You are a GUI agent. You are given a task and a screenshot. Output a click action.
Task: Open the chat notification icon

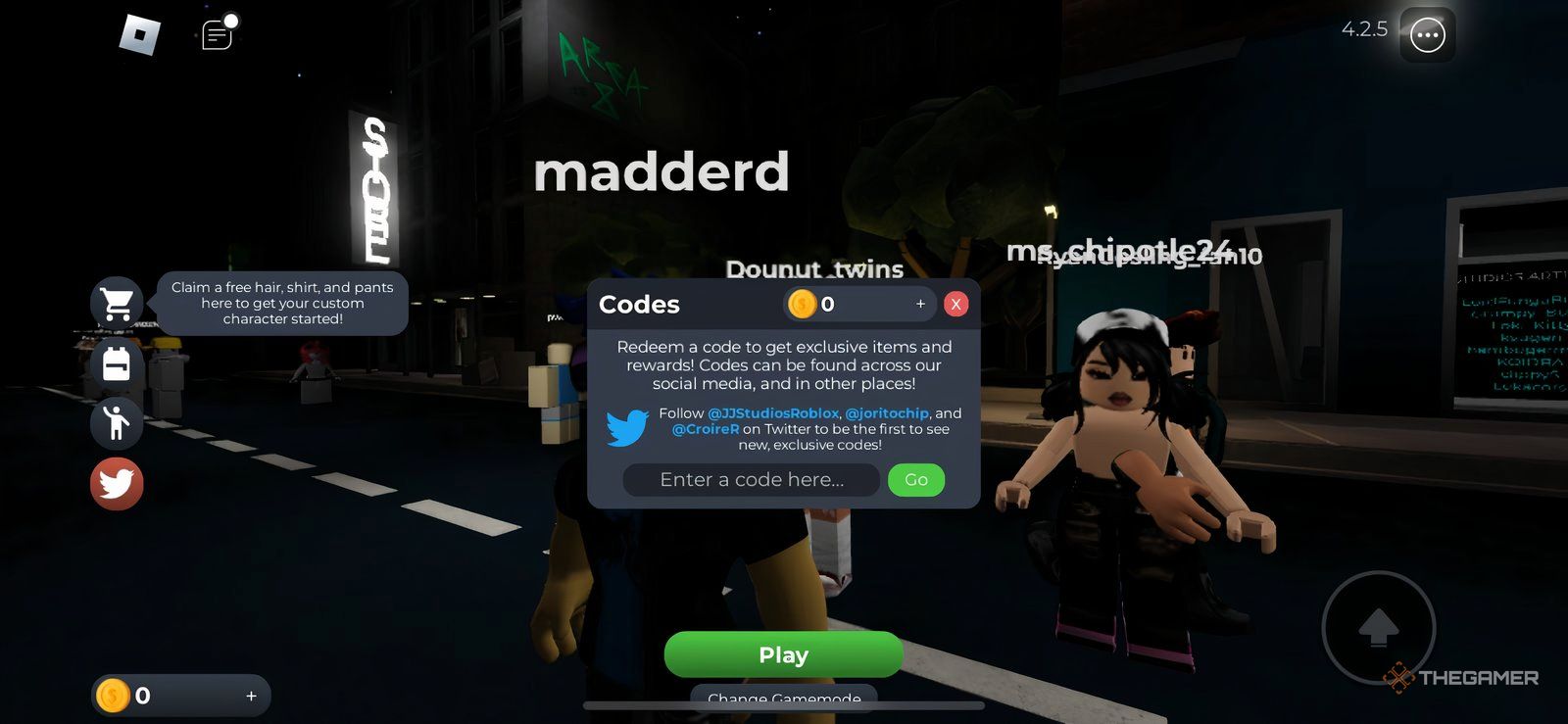[216, 33]
